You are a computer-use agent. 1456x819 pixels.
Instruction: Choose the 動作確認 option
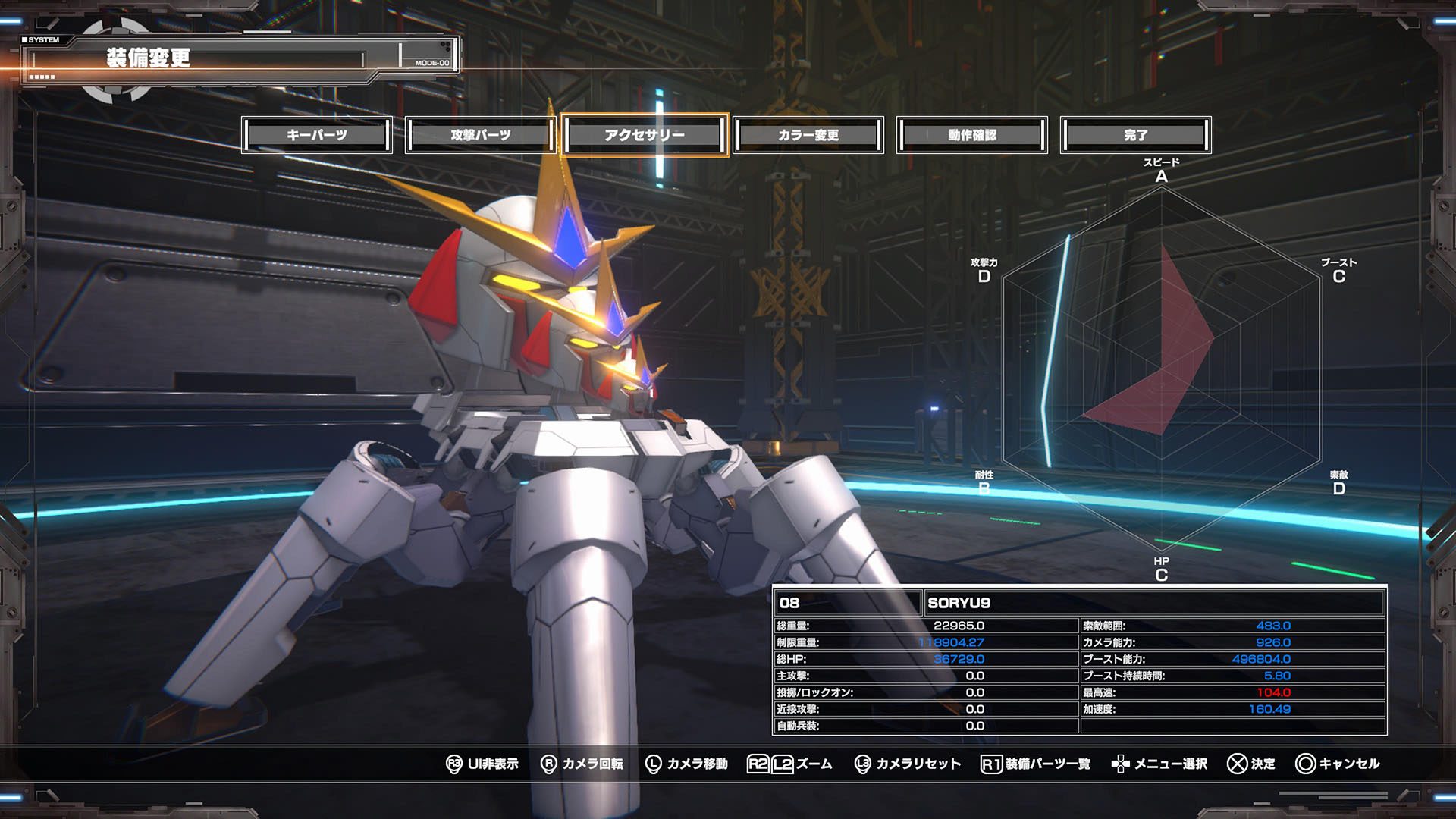tap(972, 135)
